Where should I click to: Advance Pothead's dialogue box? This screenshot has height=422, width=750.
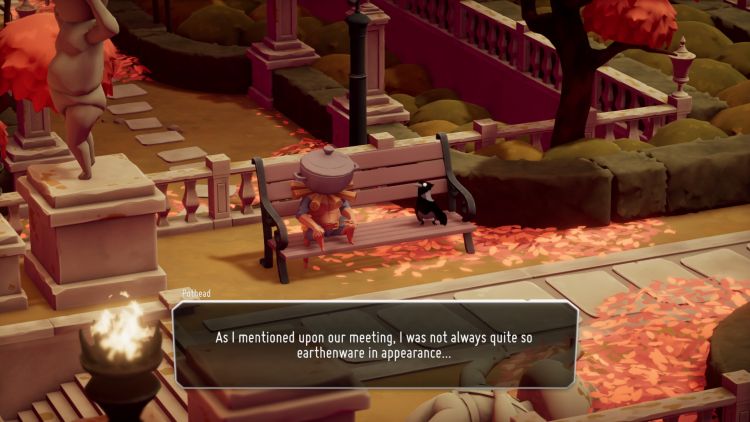click(375, 345)
